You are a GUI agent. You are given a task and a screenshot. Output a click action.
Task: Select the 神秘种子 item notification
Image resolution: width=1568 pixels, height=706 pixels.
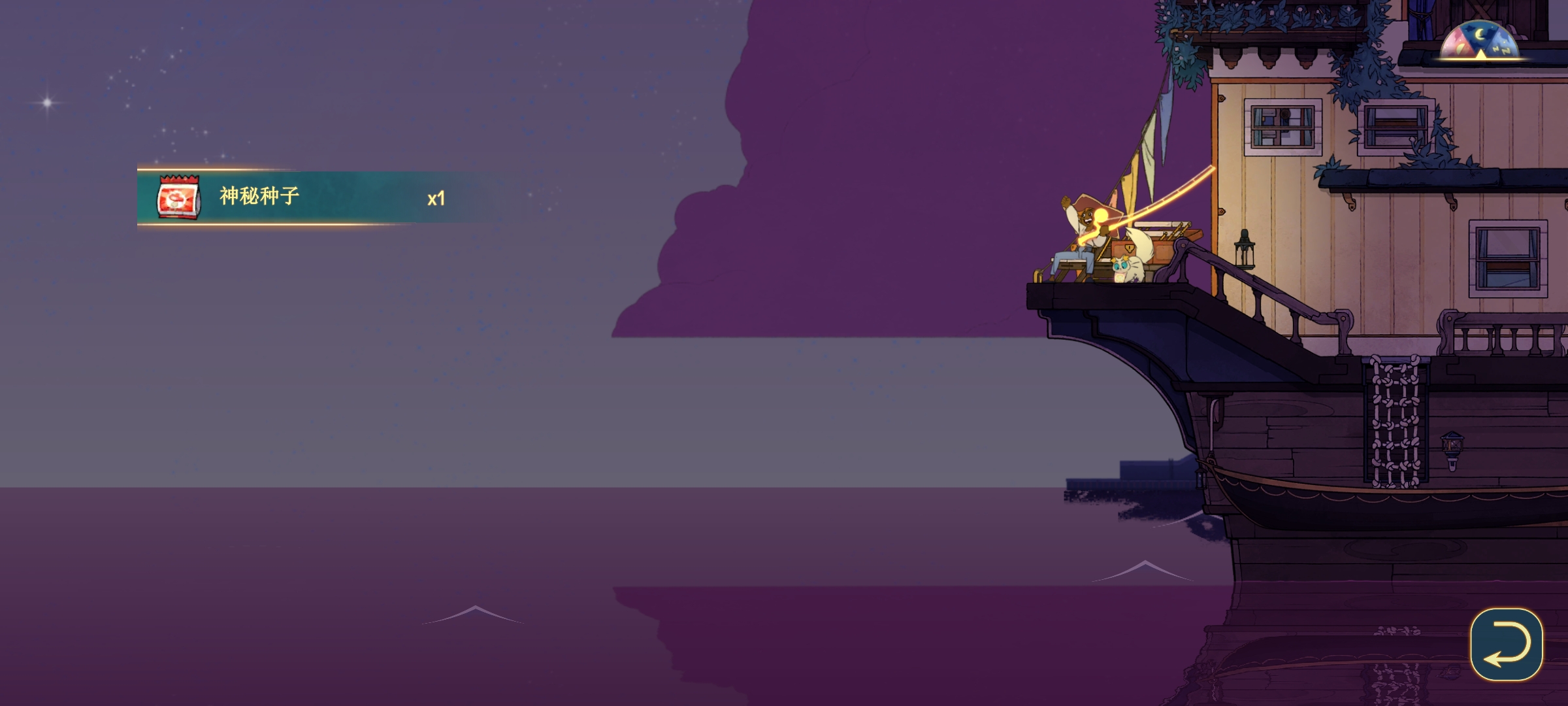(301, 197)
